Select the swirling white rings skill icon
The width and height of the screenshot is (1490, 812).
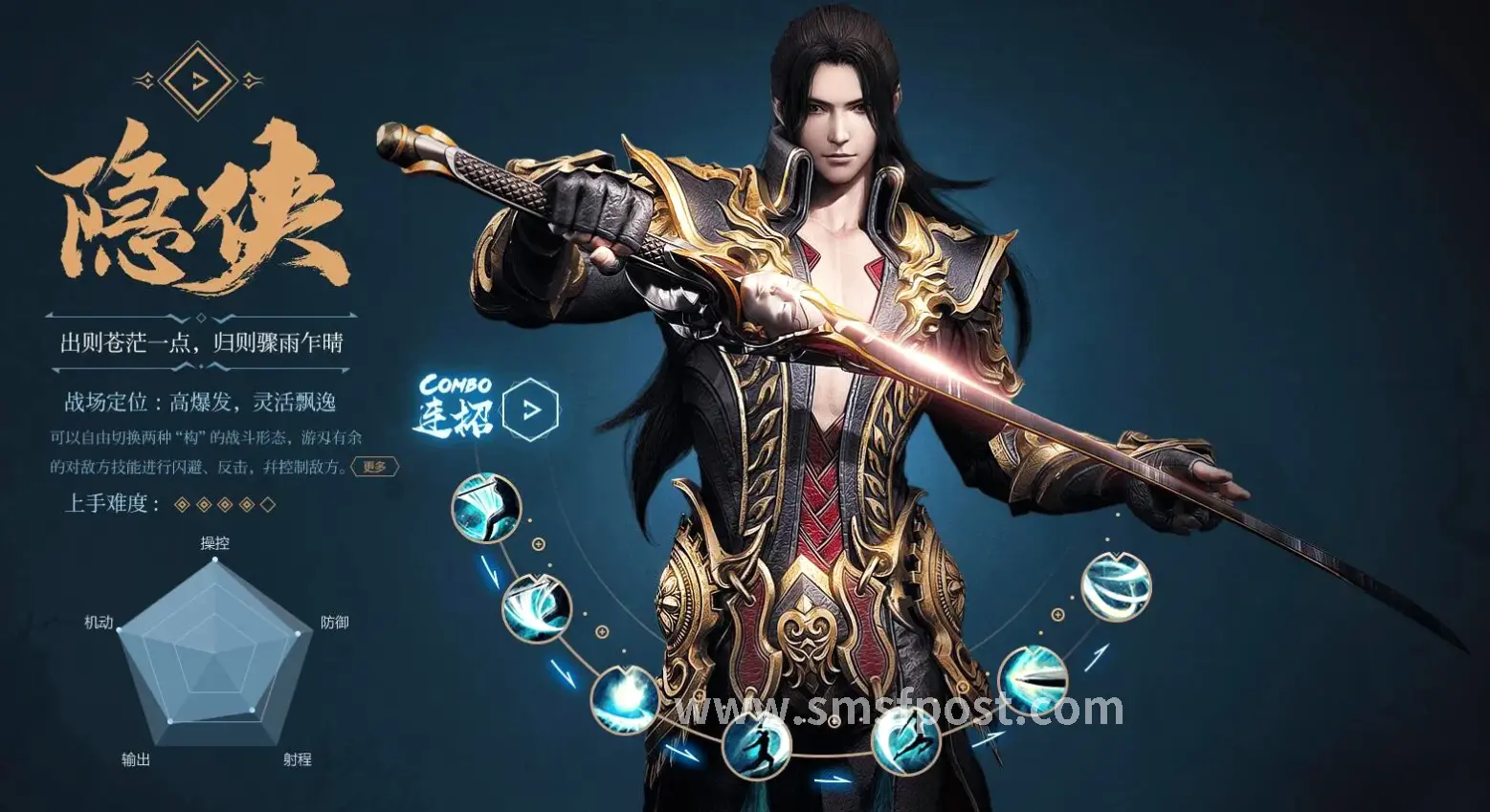1116,586
